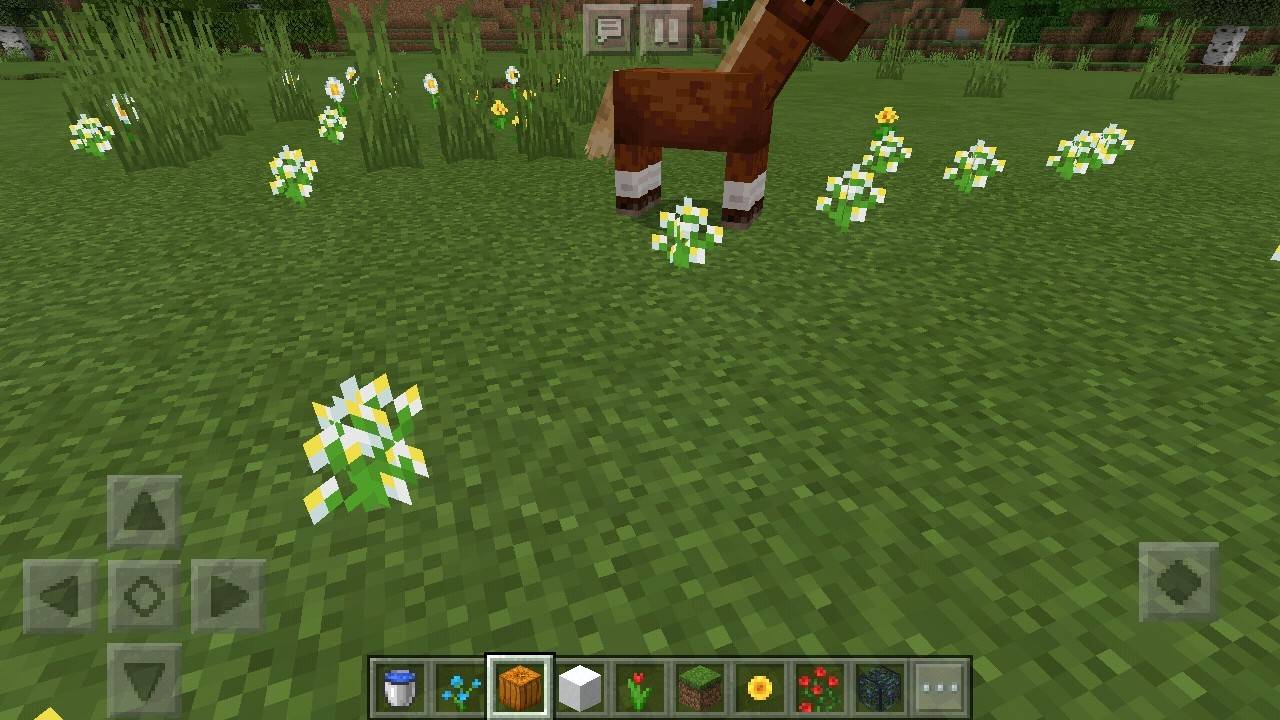Choose the yellow dandelion hotbar slot

pyautogui.click(x=760, y=688)
